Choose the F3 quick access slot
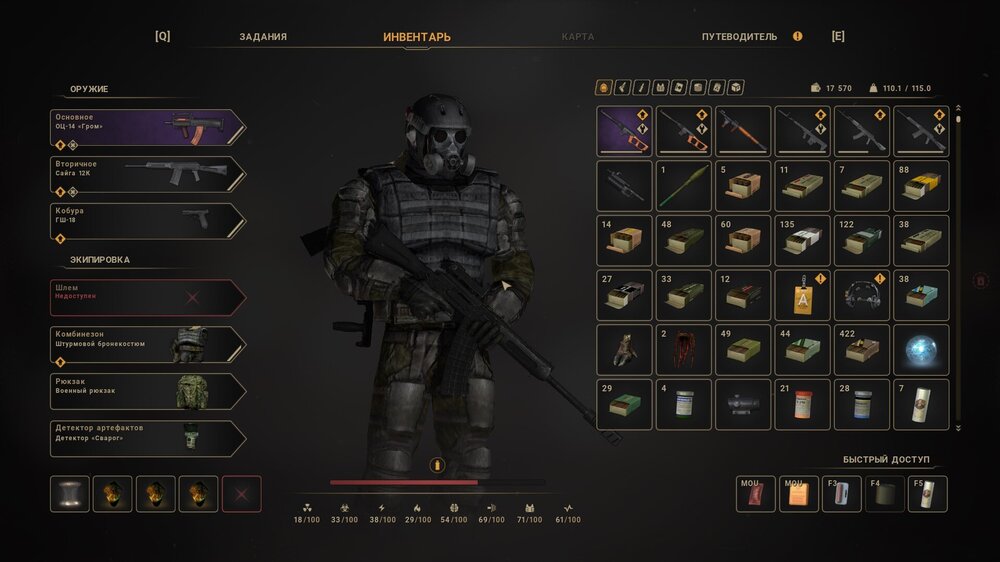This screenshot has width=1000, height=562. [841, 494]
